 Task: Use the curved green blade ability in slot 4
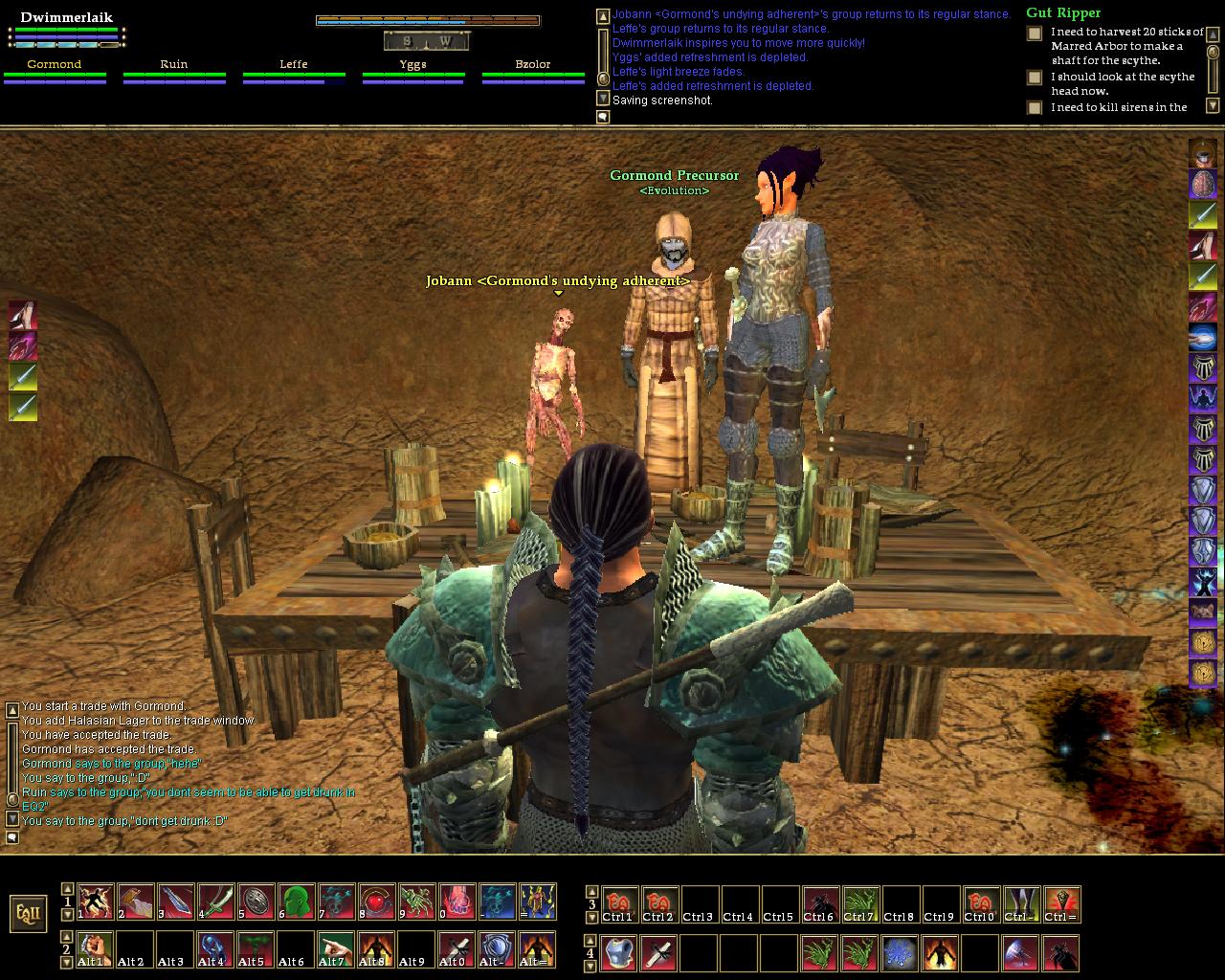coord(216,902)
